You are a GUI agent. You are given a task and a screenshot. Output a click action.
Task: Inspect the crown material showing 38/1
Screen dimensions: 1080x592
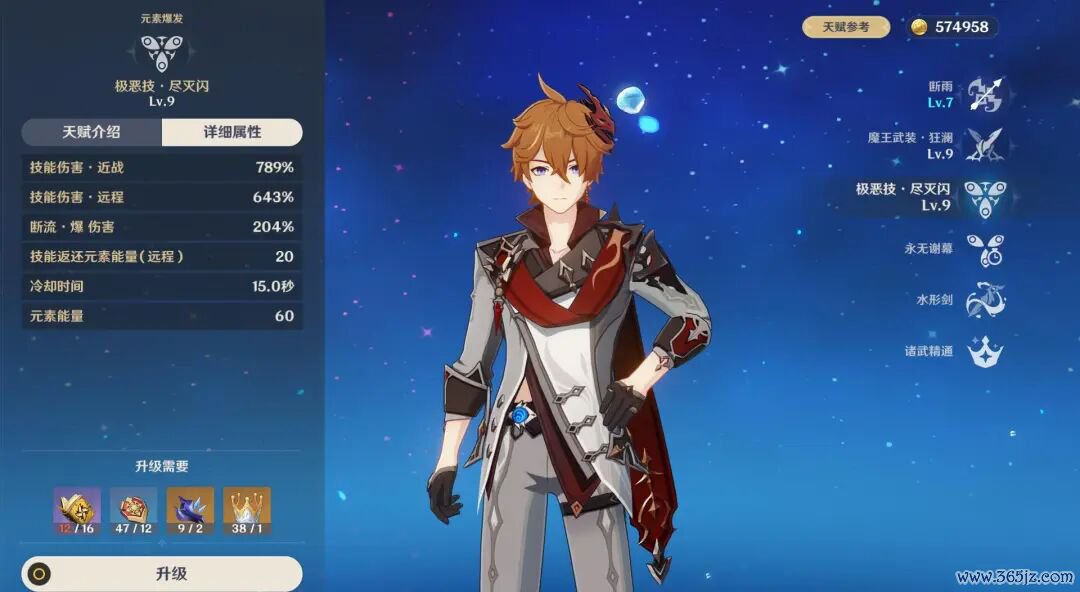pos(247,511)
